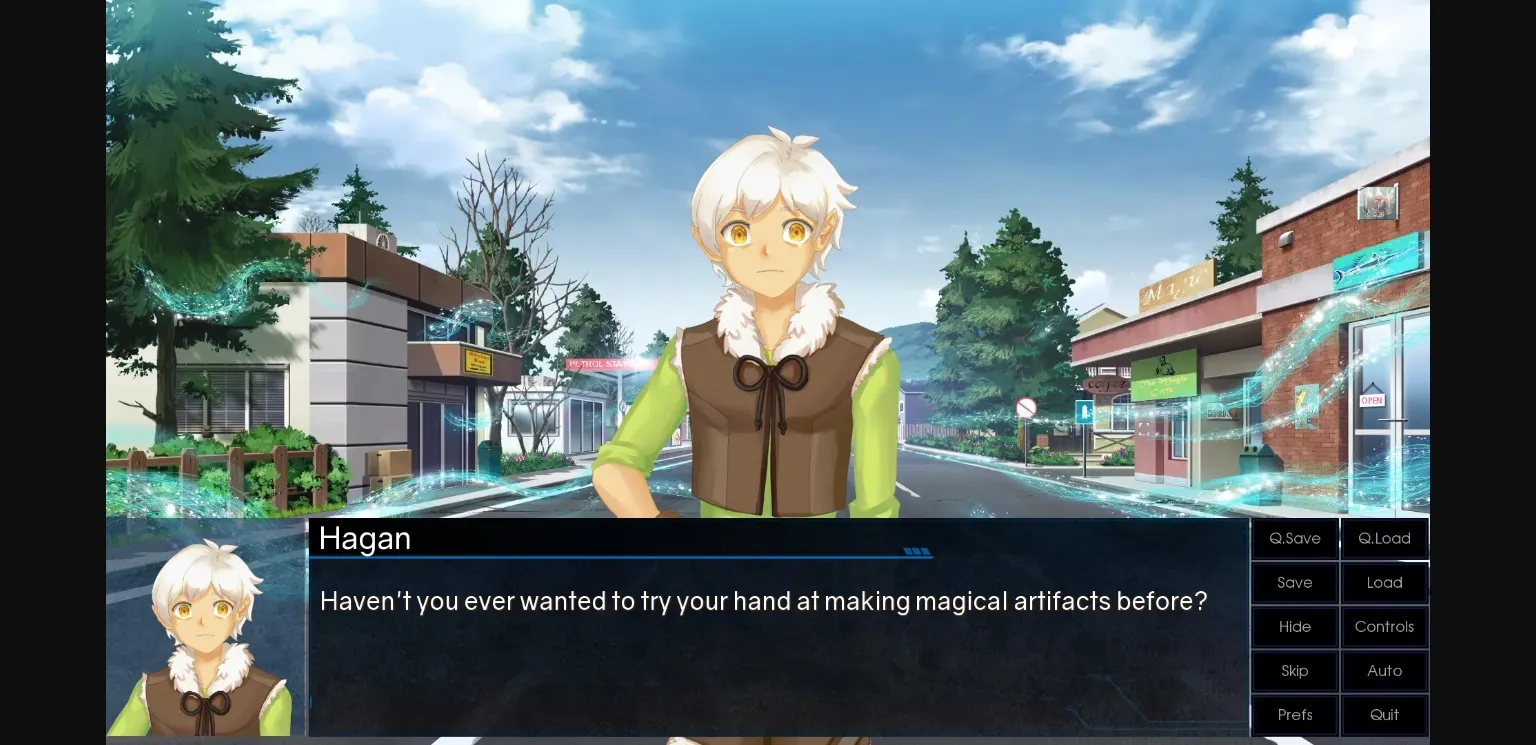Click the Q.Load quick load button
This screenshot has height=745, width=1536.
(1384, 537)
